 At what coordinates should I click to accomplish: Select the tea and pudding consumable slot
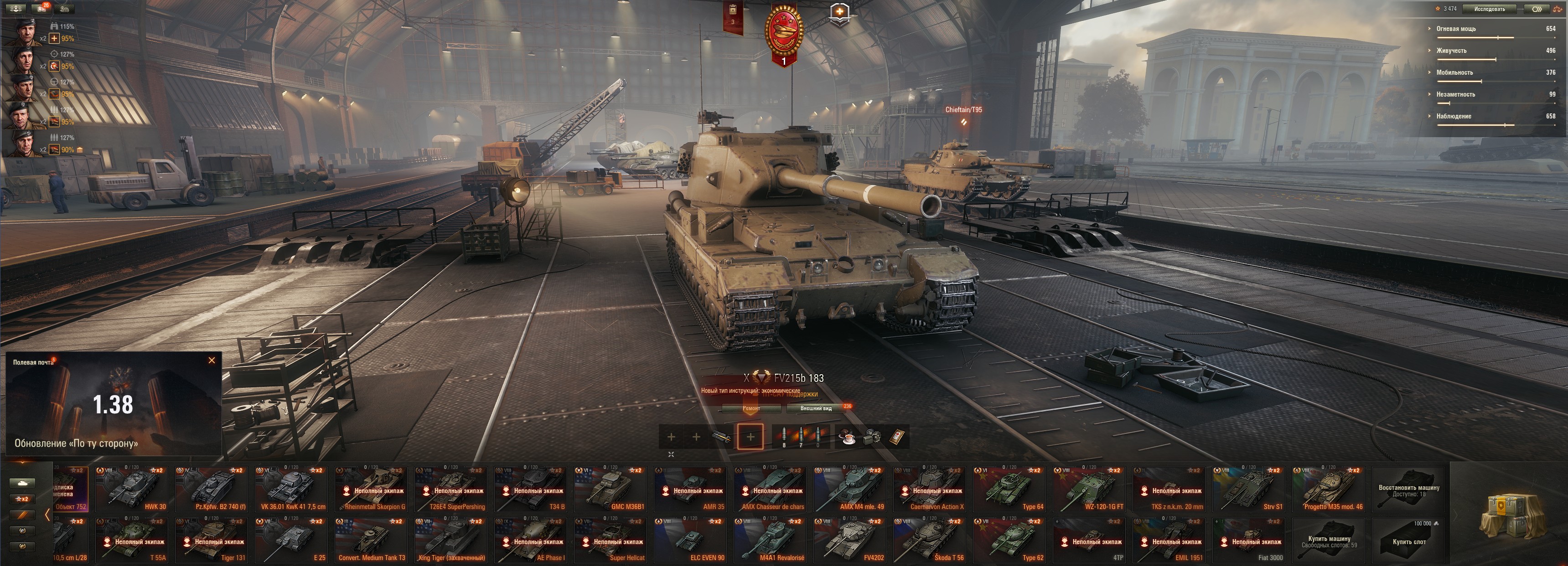[847, 437]
